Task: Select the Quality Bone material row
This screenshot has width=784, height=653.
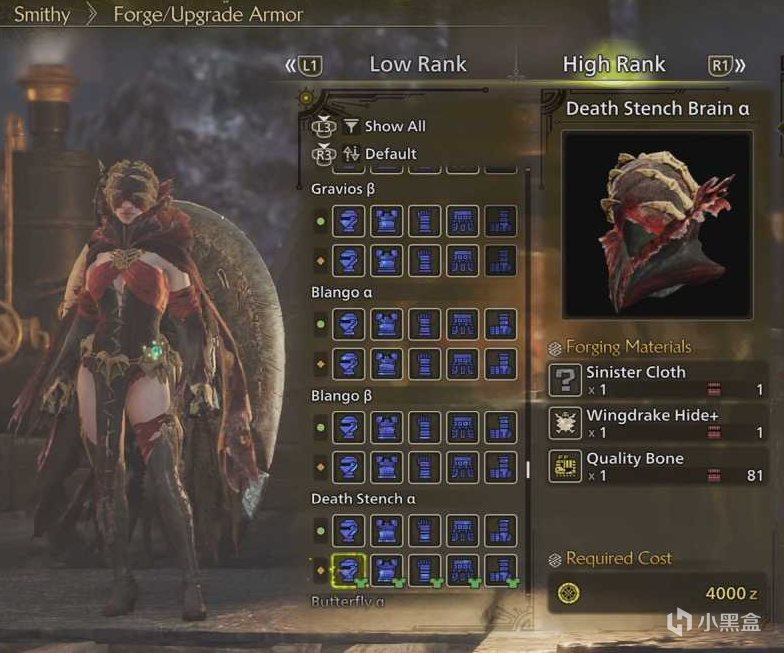Action: tap(659, 466)
